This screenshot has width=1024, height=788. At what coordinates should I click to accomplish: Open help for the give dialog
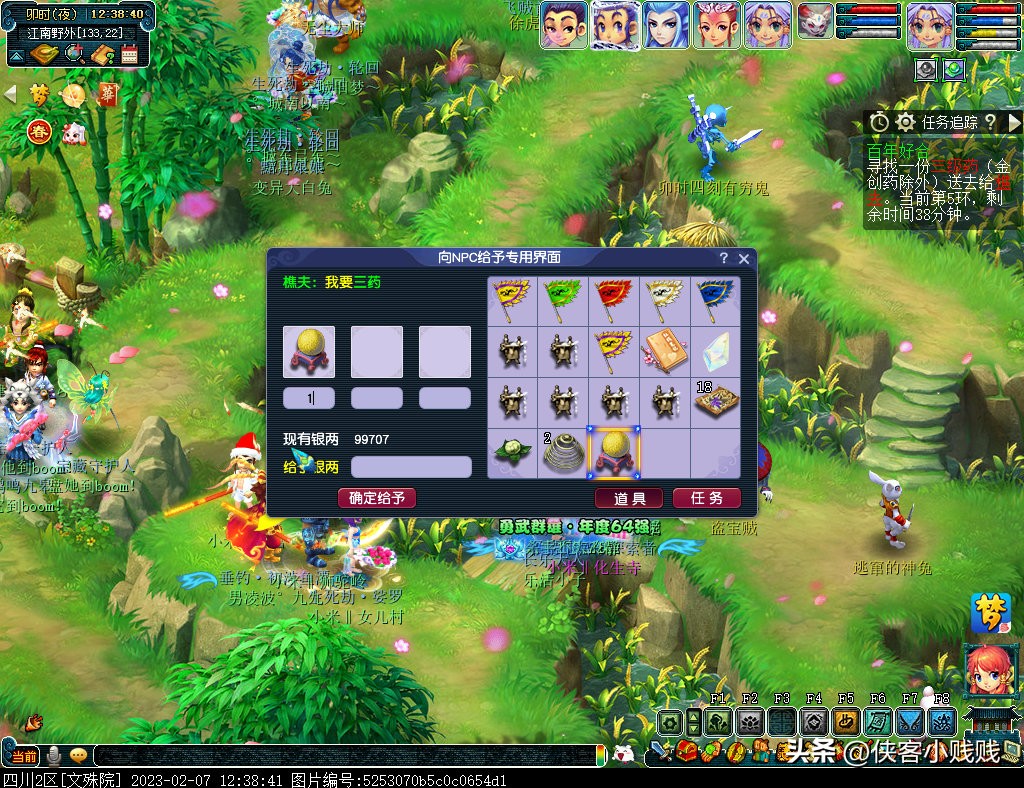[x=724, y=258]
